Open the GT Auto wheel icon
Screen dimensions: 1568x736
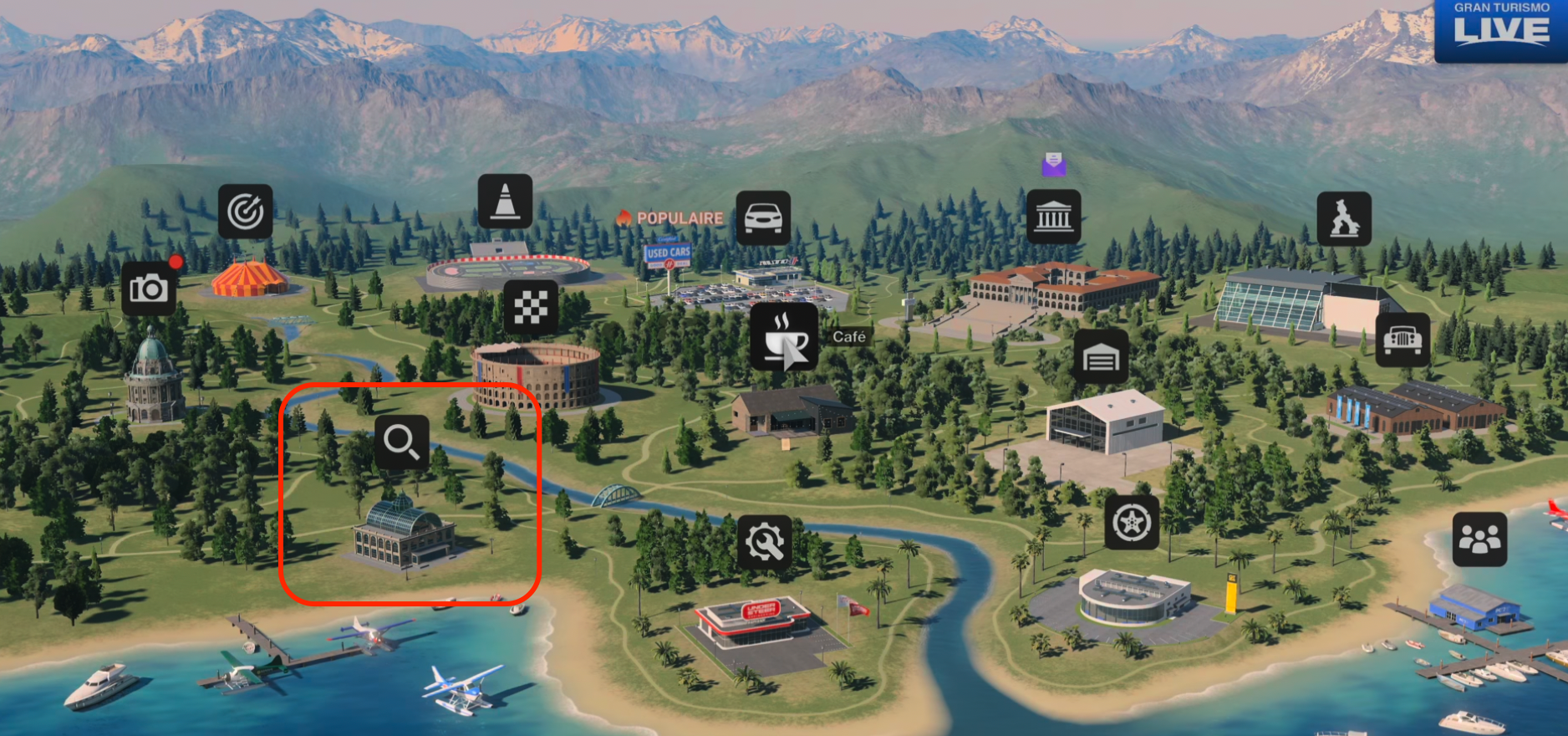tap(1132, 522)
